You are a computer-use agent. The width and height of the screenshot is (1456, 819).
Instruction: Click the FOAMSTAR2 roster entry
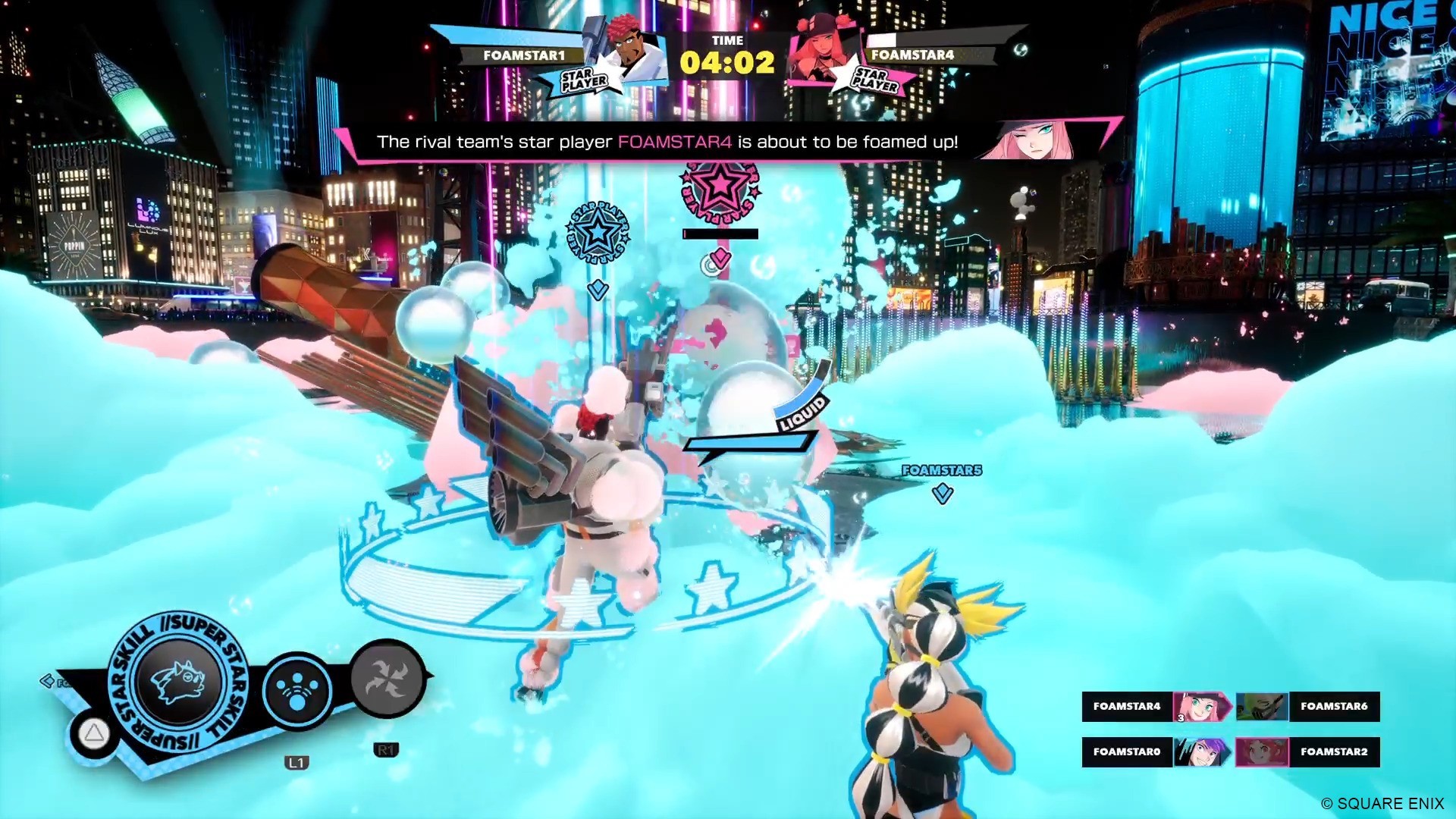[1333, 752]
